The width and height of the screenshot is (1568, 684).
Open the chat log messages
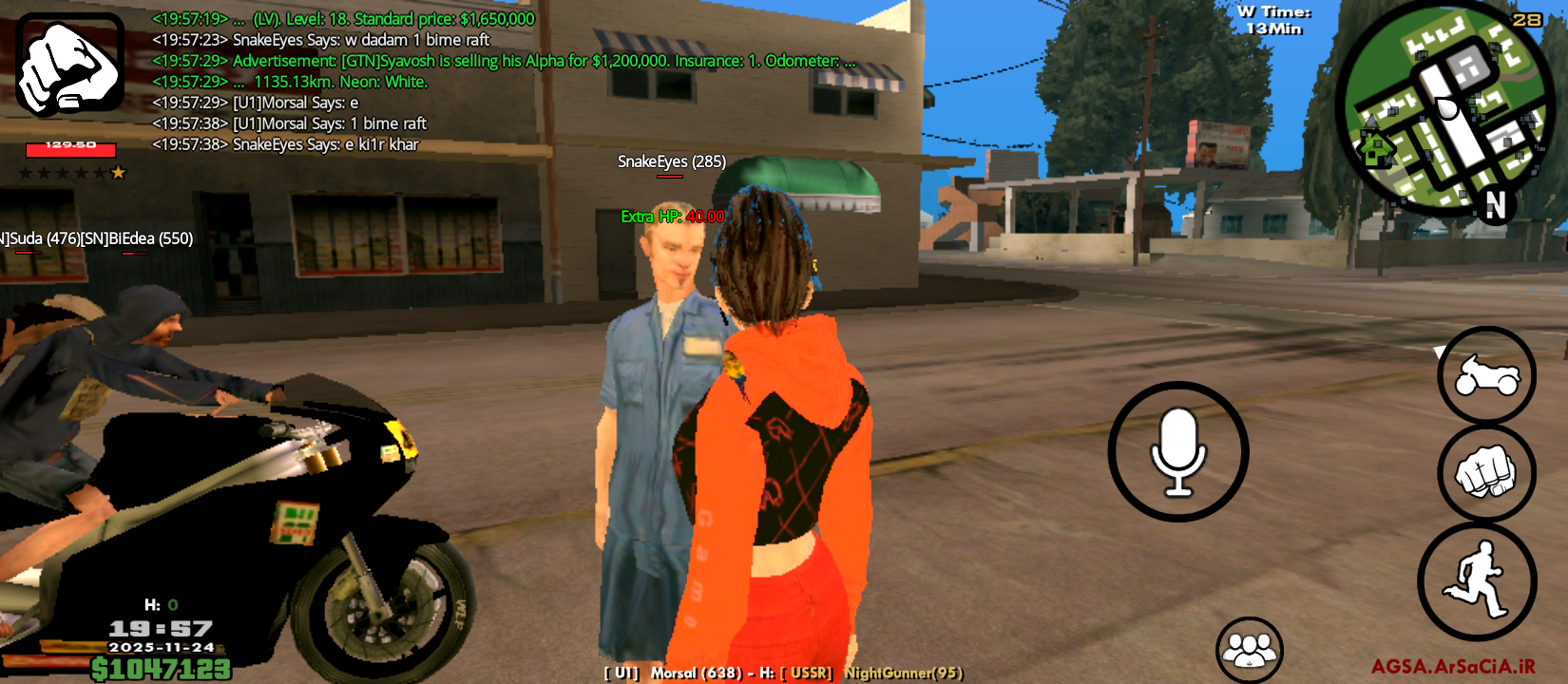(x=342, y=82)
